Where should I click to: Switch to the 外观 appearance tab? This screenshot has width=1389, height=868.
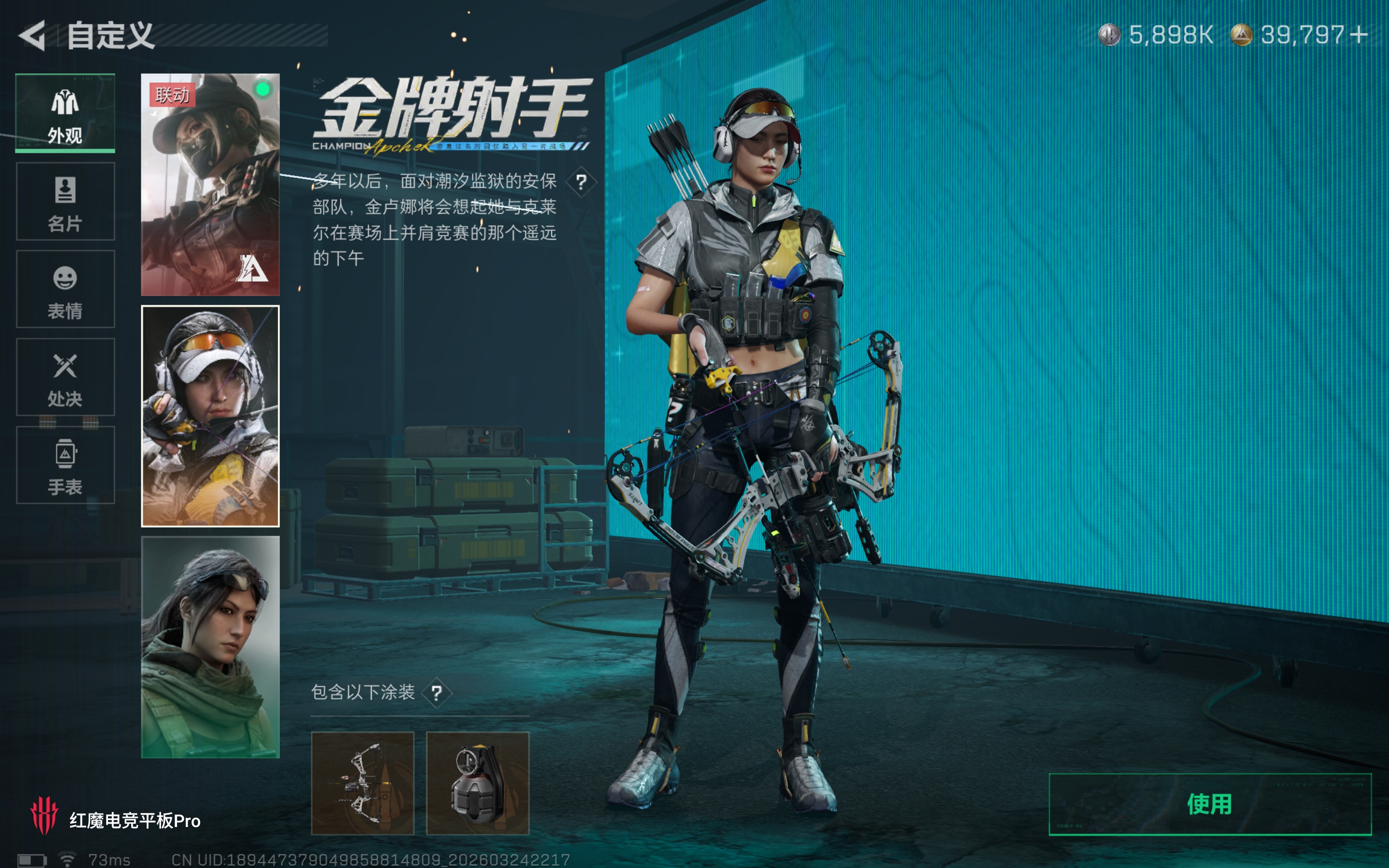65,115
